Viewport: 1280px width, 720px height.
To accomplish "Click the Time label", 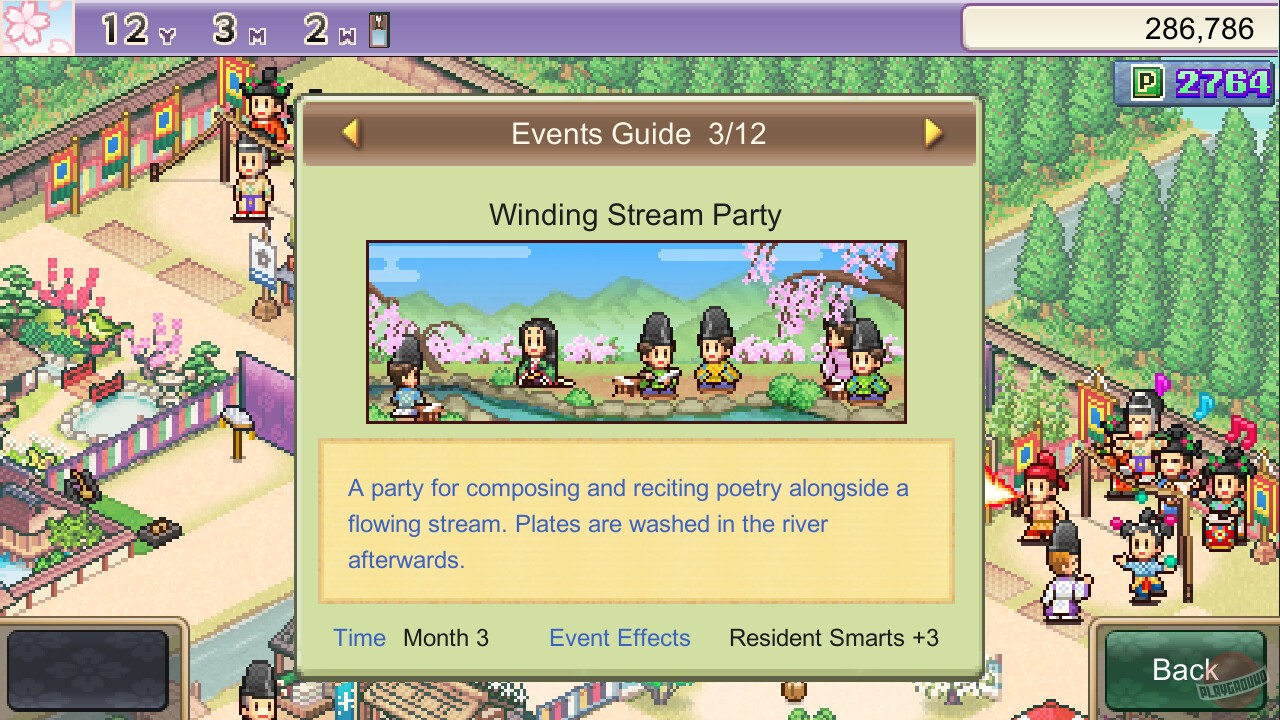I will pos(359,638).
